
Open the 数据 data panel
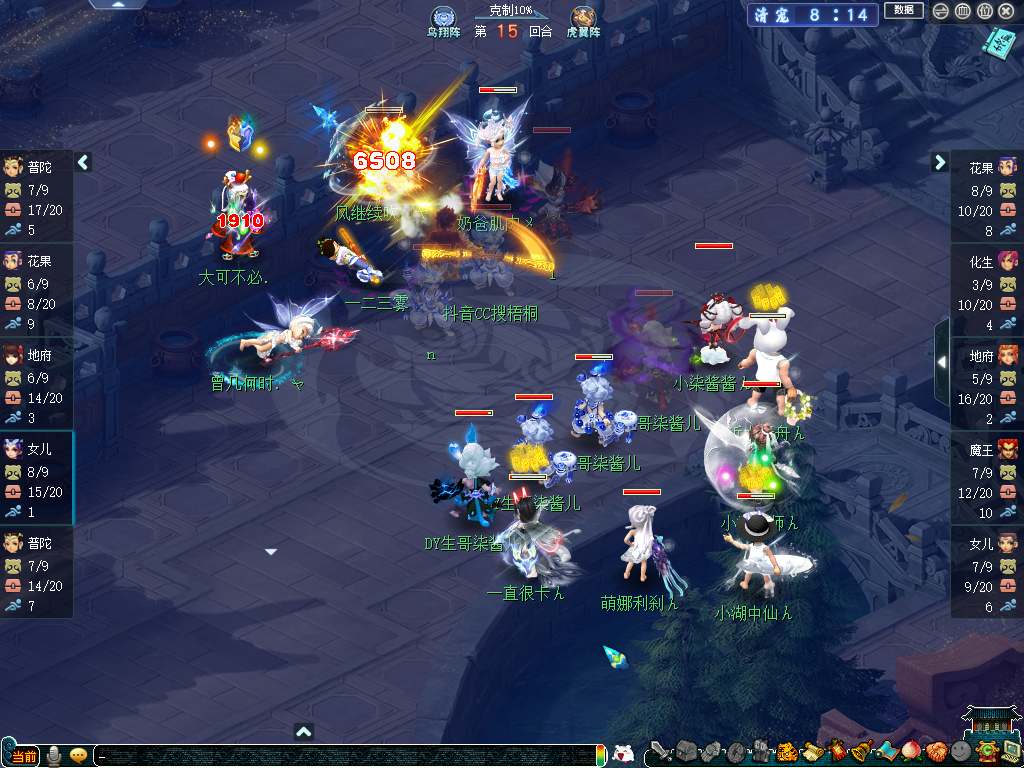tap(903, 11)
